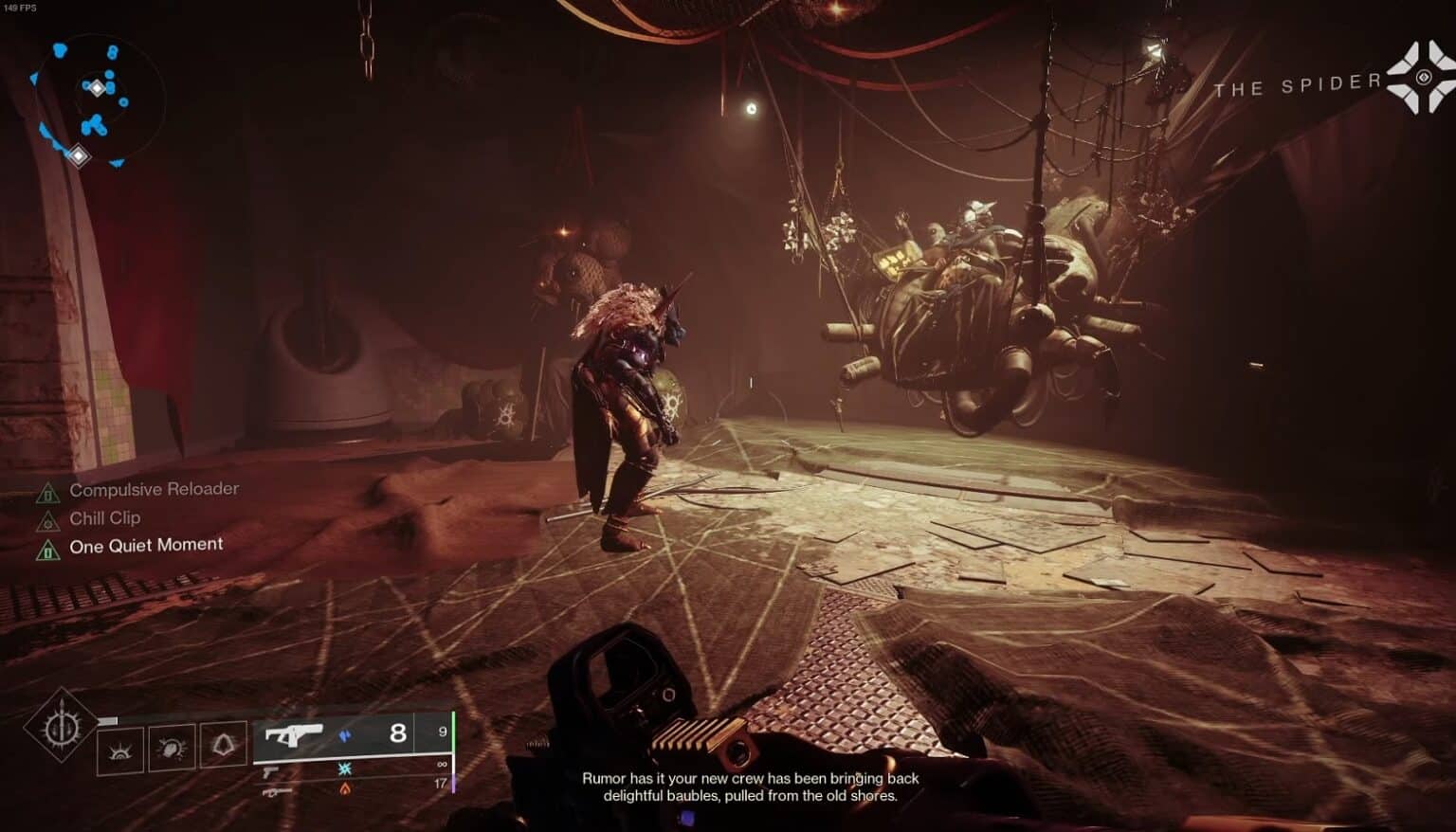
Task: Select the Compulsive Reloader perk entry
Action: coord(154,489)
